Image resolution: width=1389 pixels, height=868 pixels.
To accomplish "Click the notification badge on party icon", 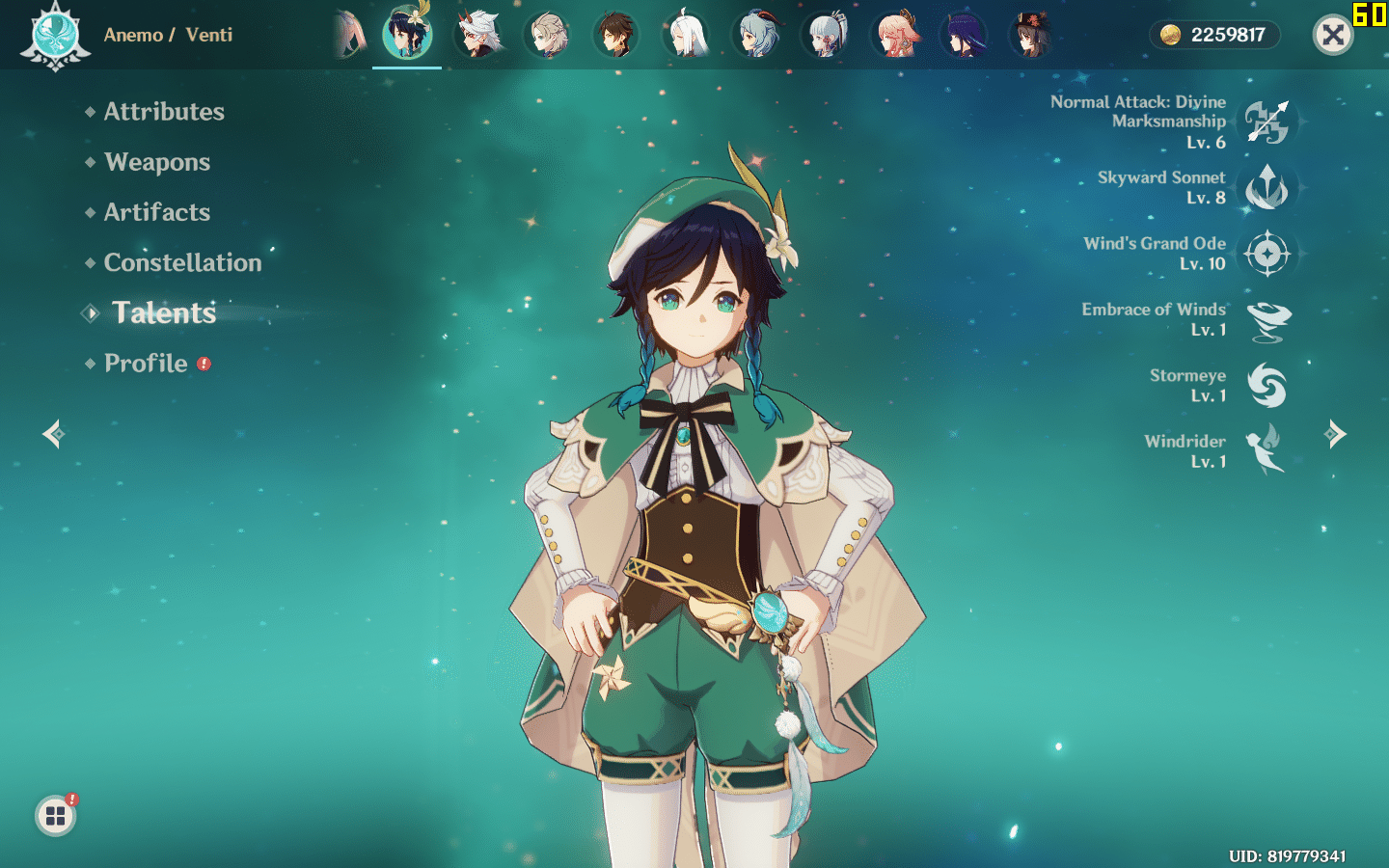I will 71,800.
